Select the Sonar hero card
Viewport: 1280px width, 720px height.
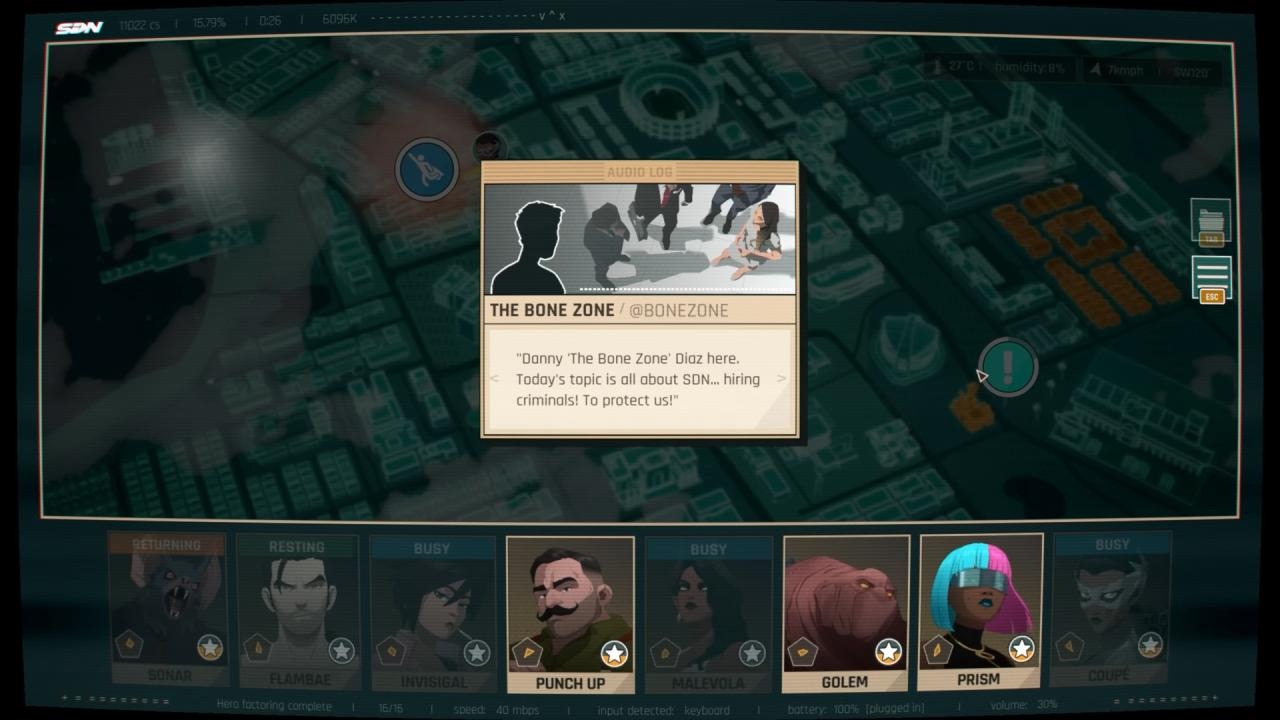click(168, 612)
